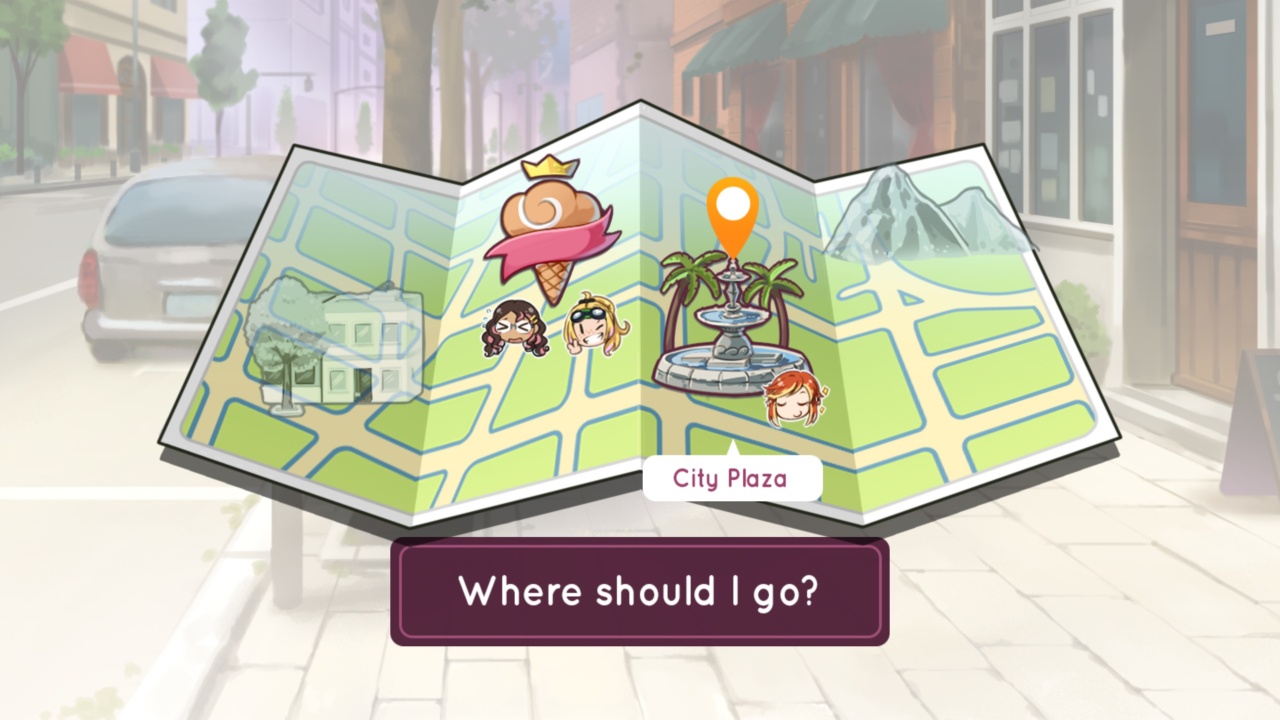Viewport: 1280px width, 720px height.
Task: Tap the orange location pin above the fountain
Action: (733, 205)
